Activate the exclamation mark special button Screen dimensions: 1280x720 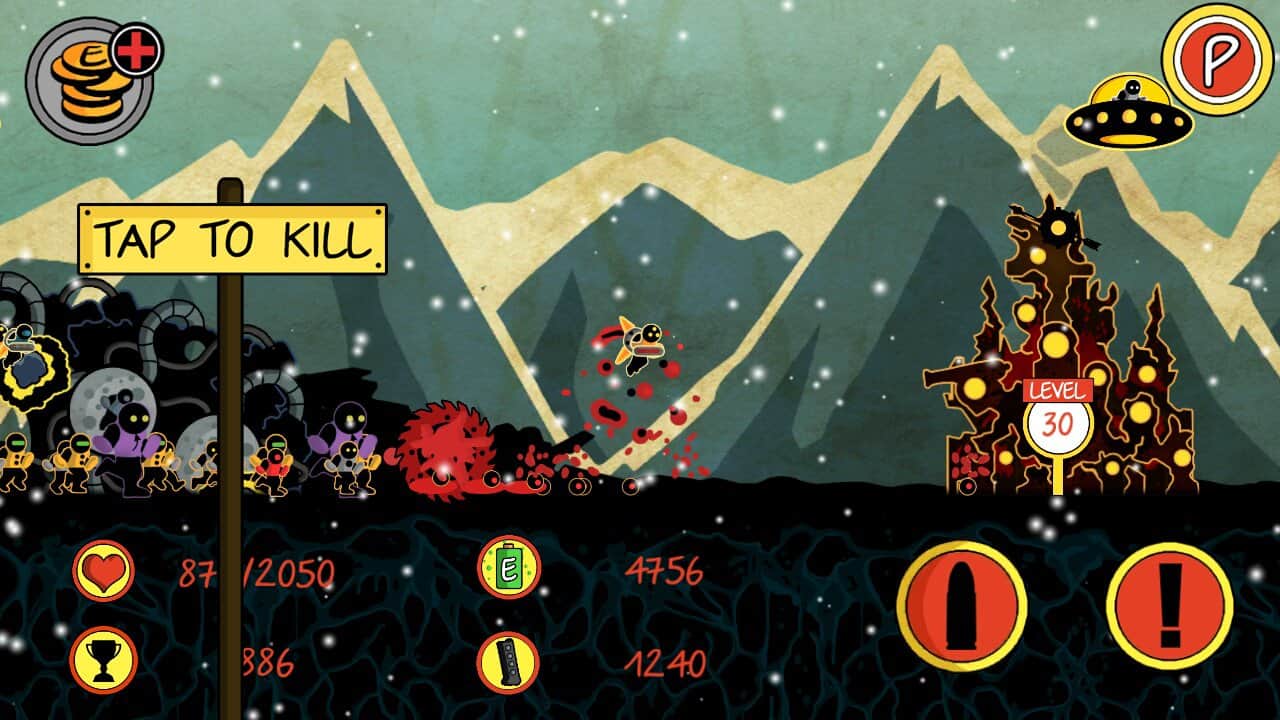(1169, 606)
